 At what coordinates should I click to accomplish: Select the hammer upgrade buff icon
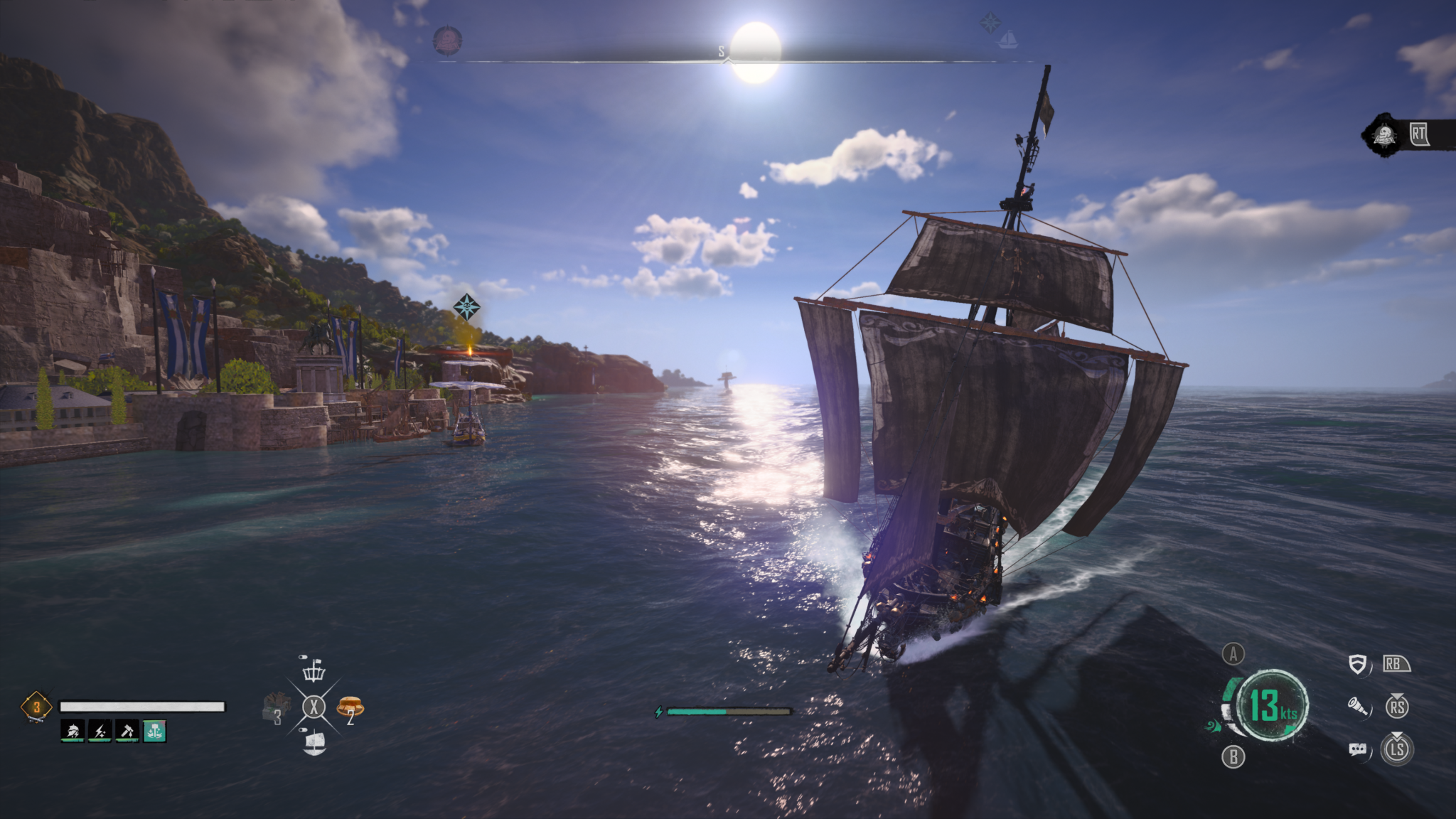pyautogui.click(x=127, y=730)
